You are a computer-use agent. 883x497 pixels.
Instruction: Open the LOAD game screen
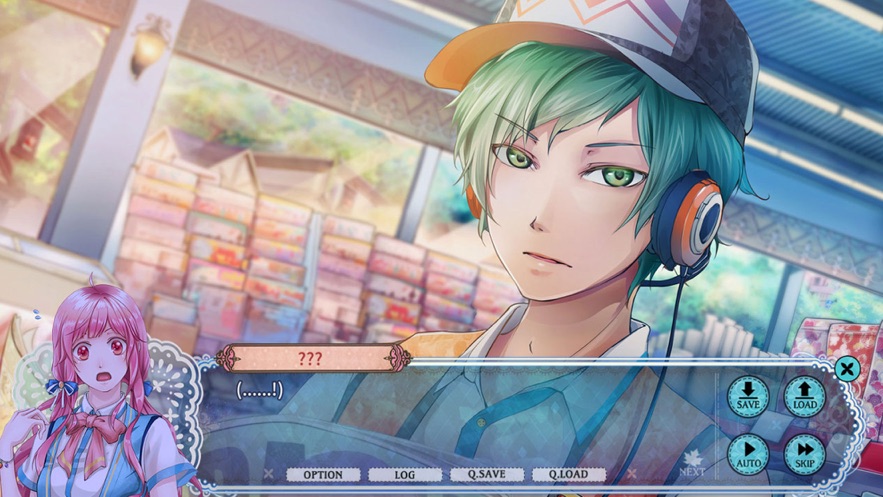[x=804, y=396]
